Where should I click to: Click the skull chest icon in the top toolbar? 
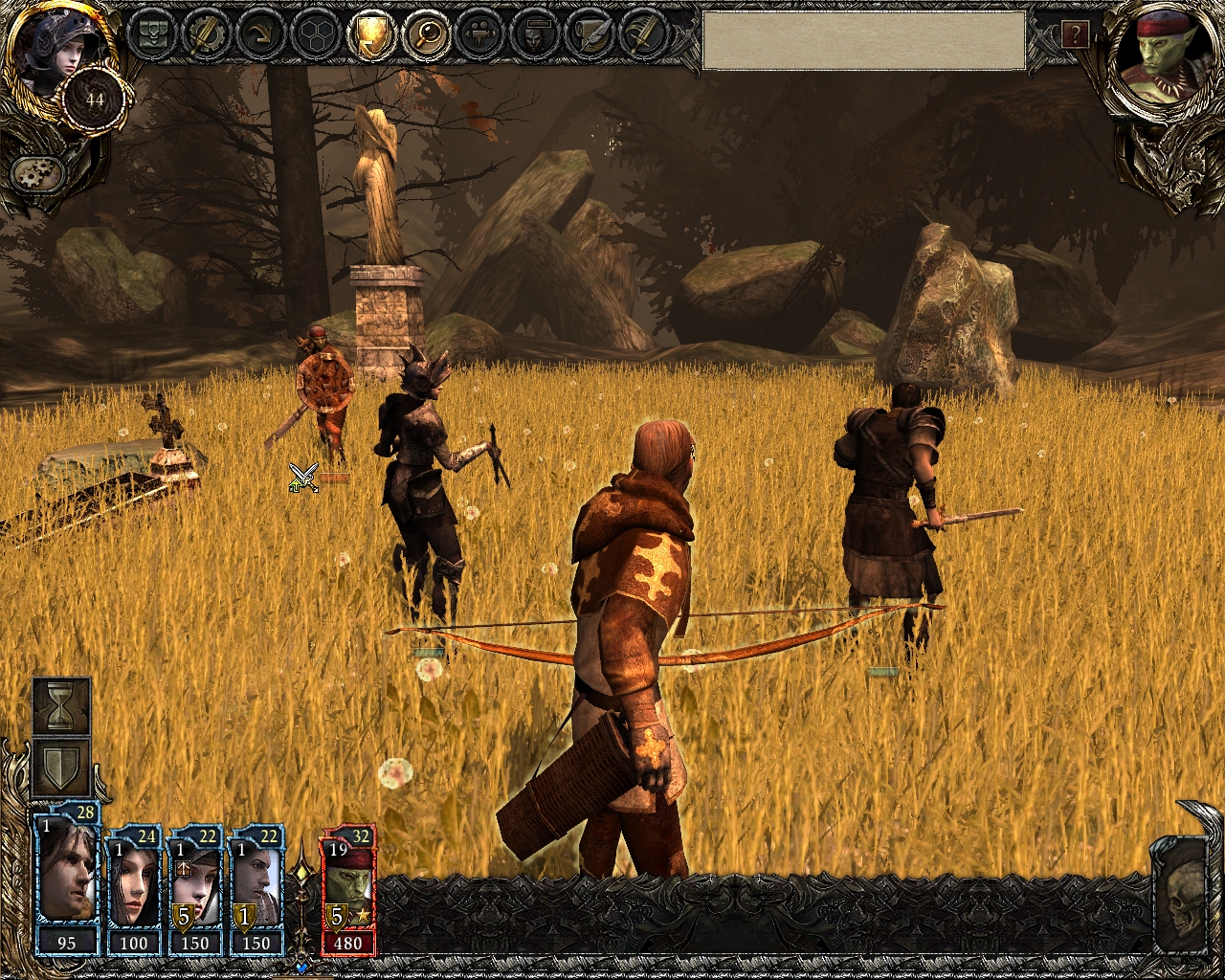pyautogui.click(x=151, y=35)
